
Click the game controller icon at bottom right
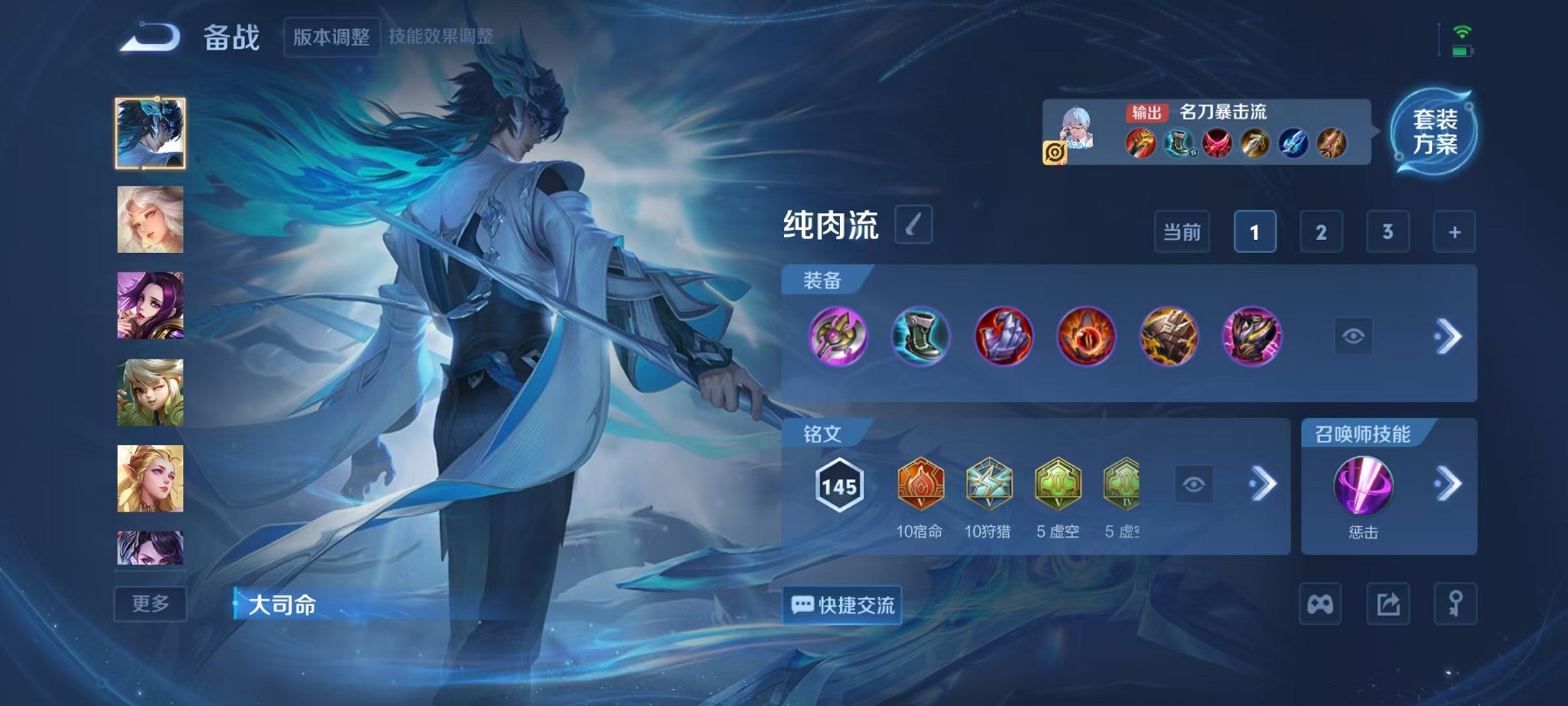click(1320, 604)
